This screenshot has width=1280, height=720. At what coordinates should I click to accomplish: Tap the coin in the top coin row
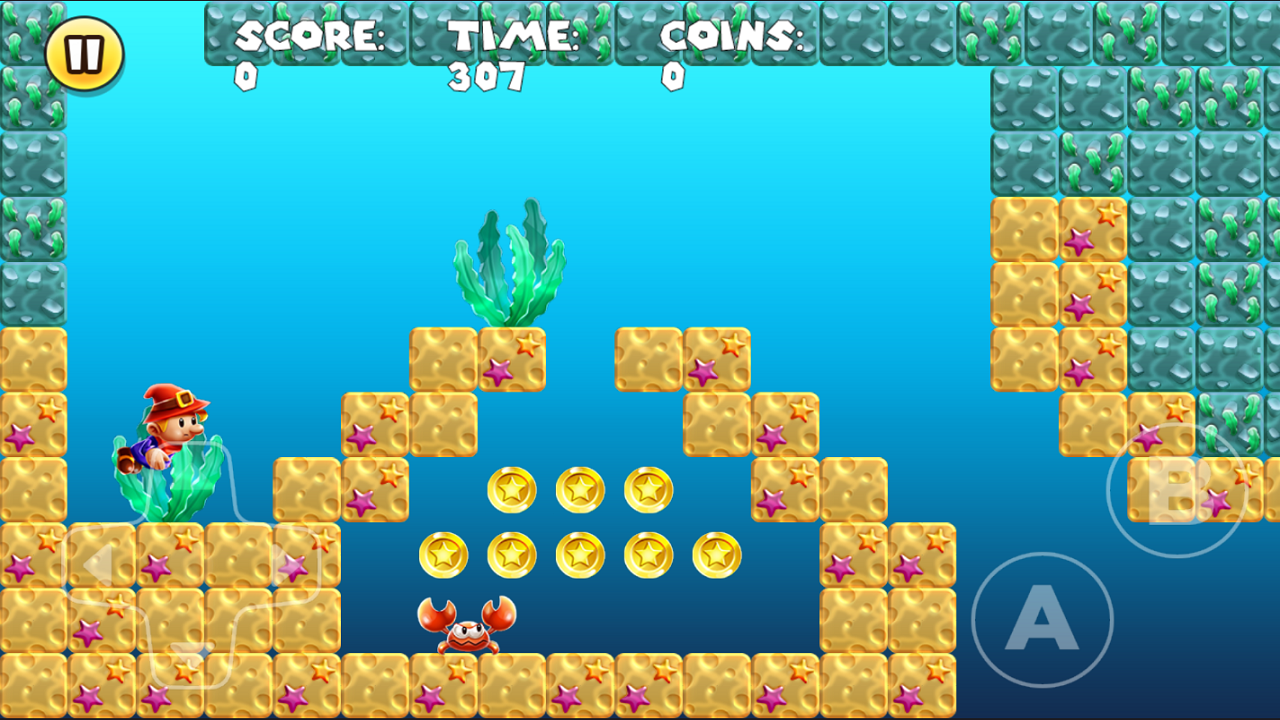pos(514,489)
